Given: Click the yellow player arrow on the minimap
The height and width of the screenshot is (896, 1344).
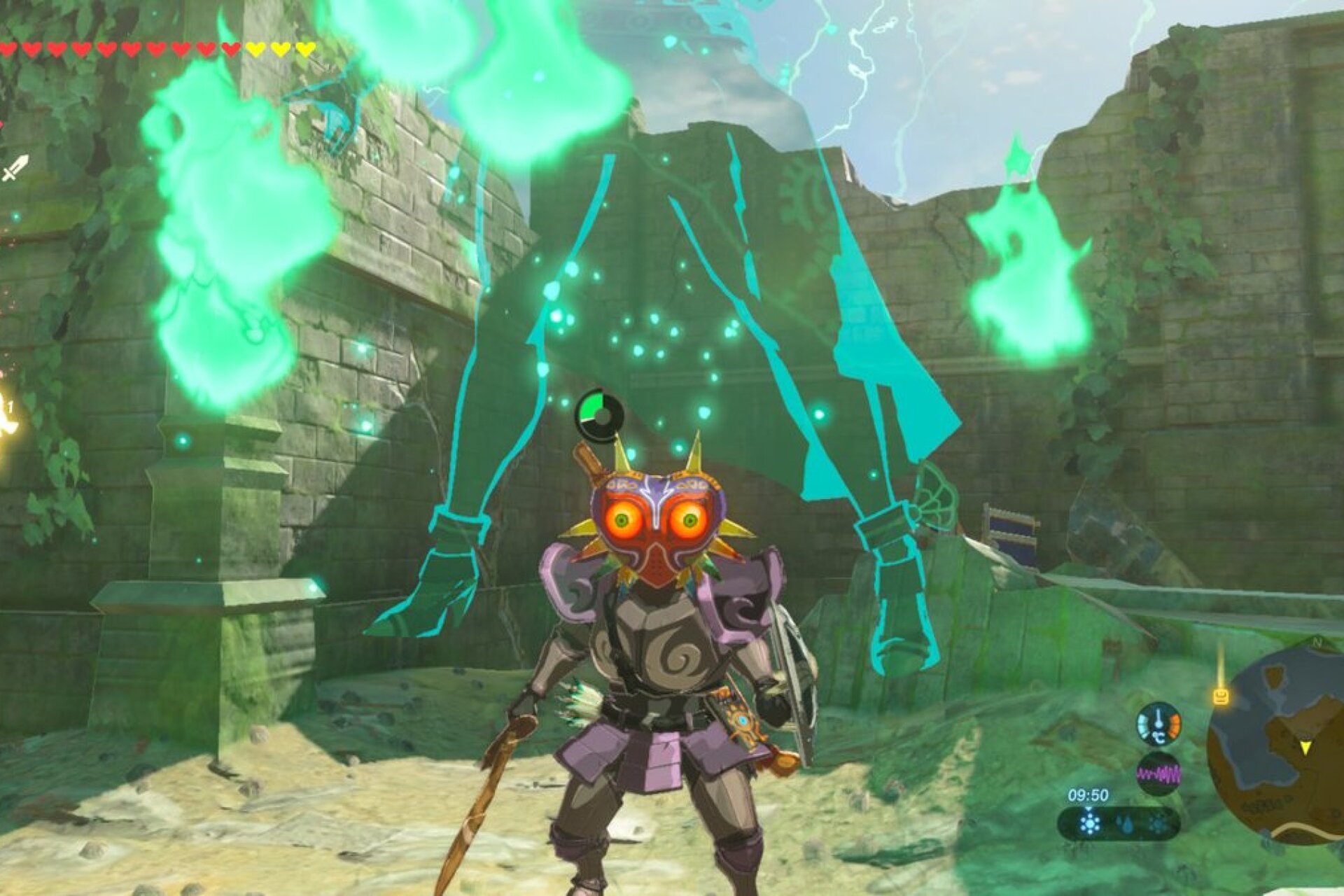Looking at the screenshot, I should [x=1305, y=748].
